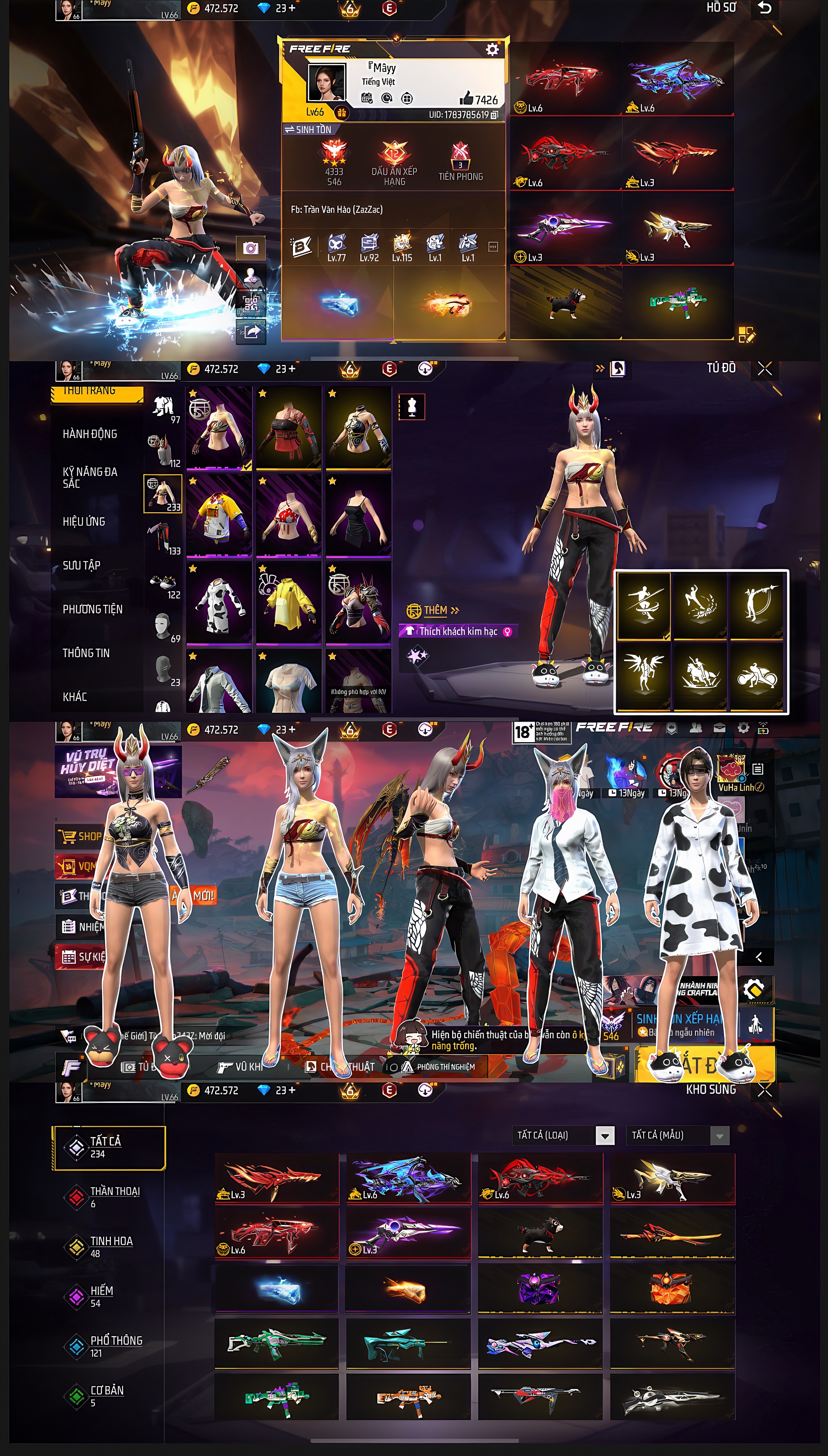Open the HÀNH ĐỘNG wardrobe category
The image size is (828, 1456).
coord(90,434)
